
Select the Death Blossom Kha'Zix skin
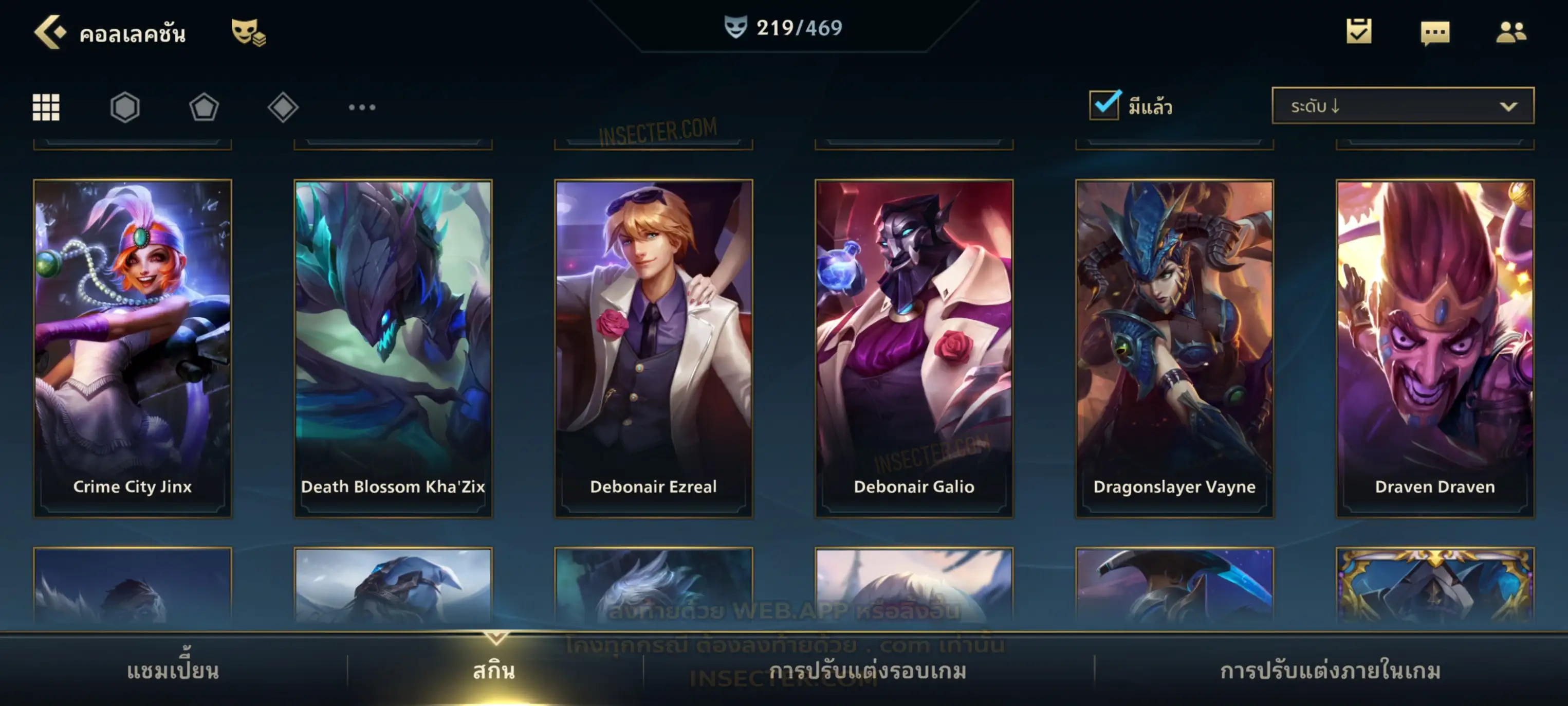393,348
